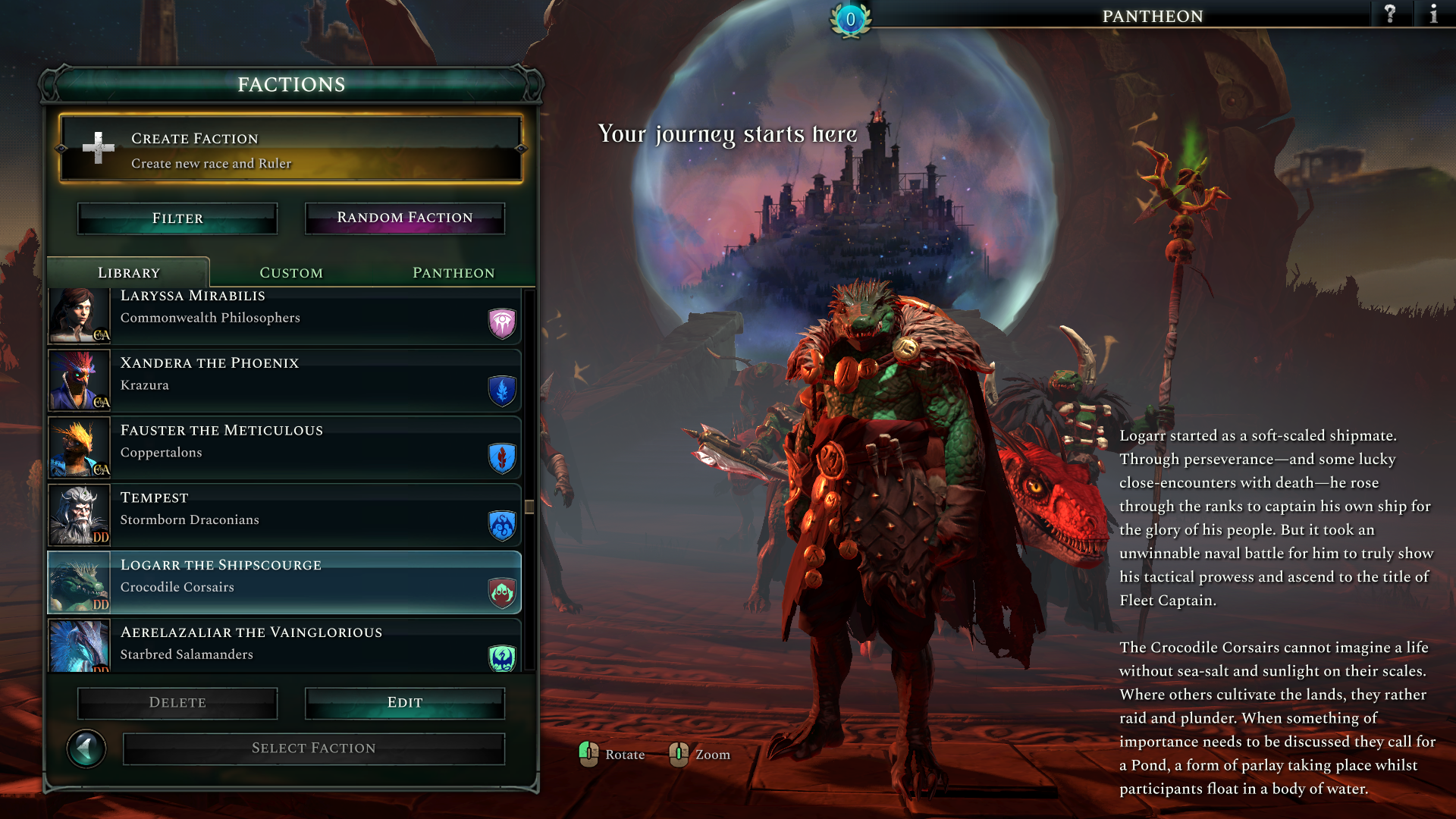Pick the Tempest Stormborn Draconians faction
Image resolution: width=1456 pixels, height=819 pixels.
(x=284, y=516)
